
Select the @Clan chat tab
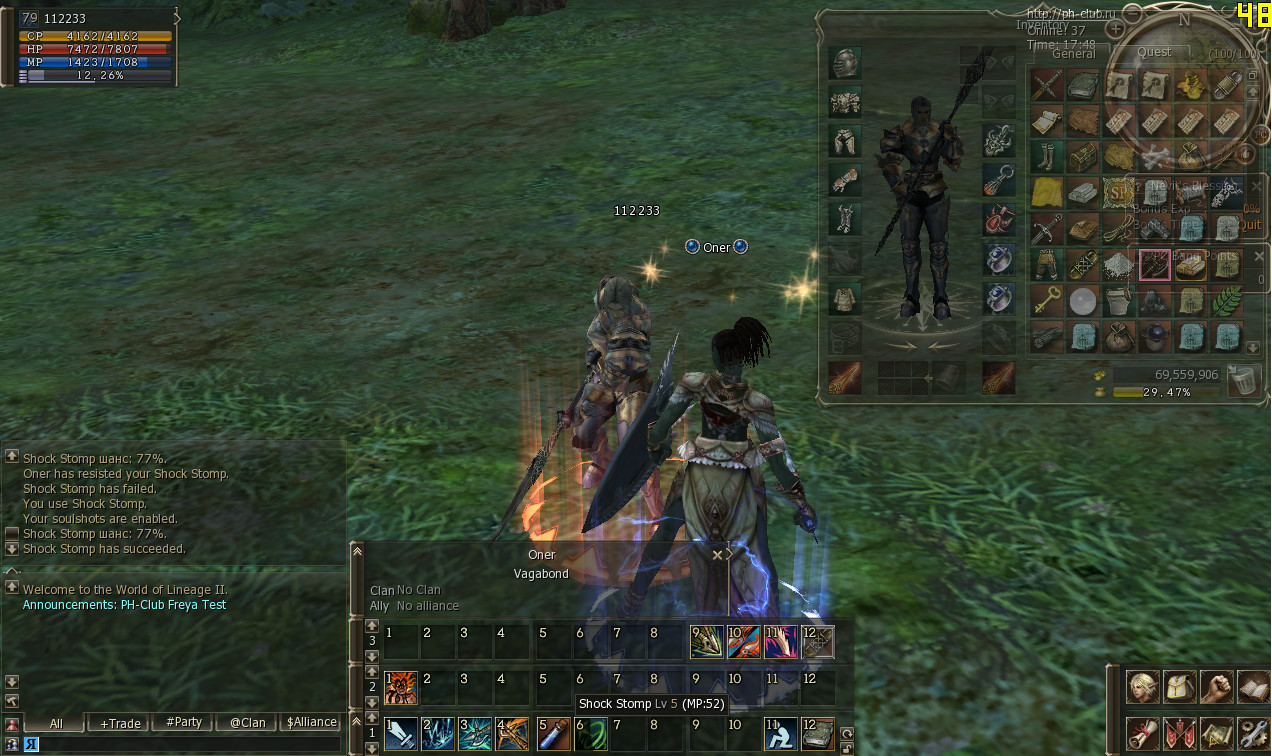247,723
